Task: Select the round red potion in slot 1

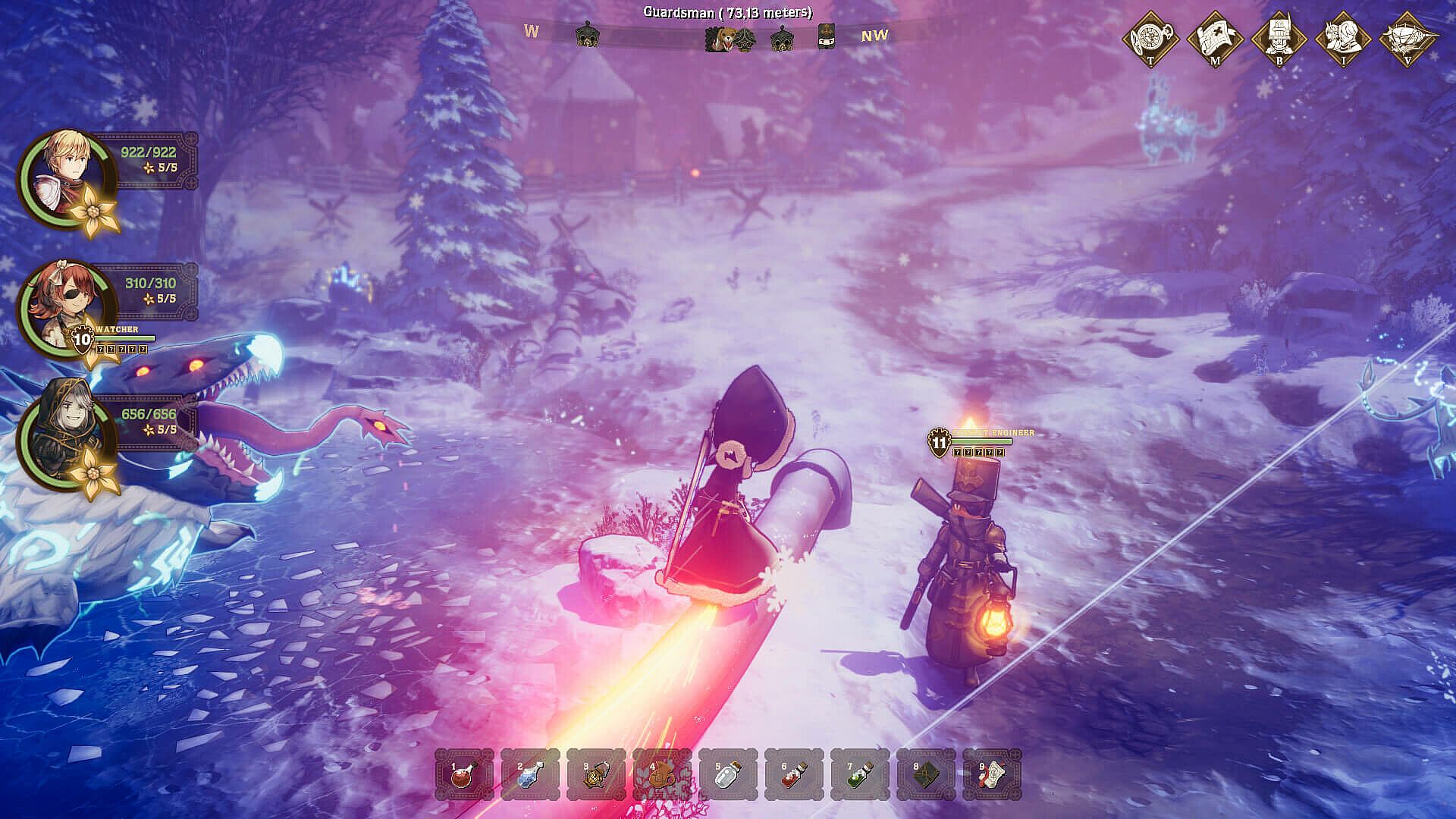Action: click(x=464, y=775)
